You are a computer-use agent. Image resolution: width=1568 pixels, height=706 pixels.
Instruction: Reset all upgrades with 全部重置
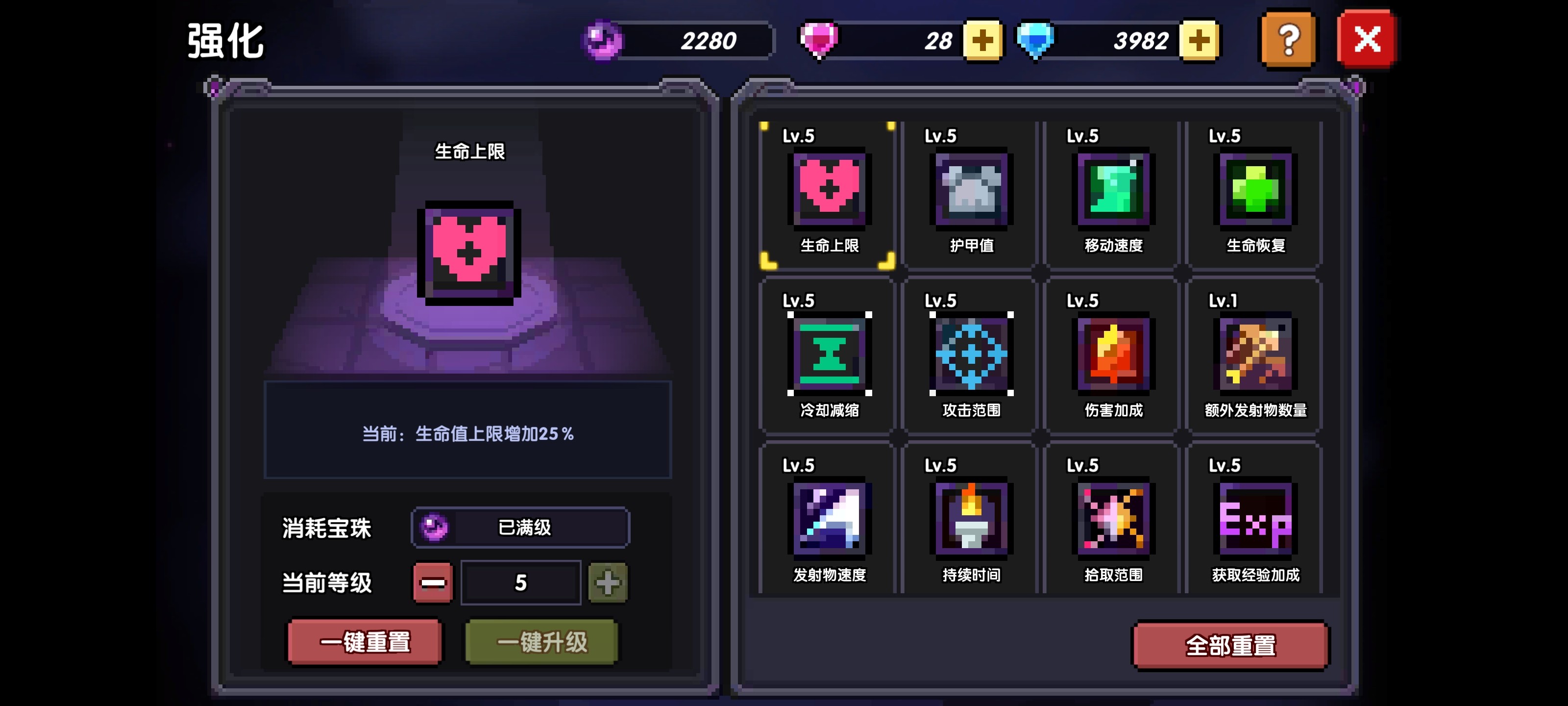coord(1230,646)
